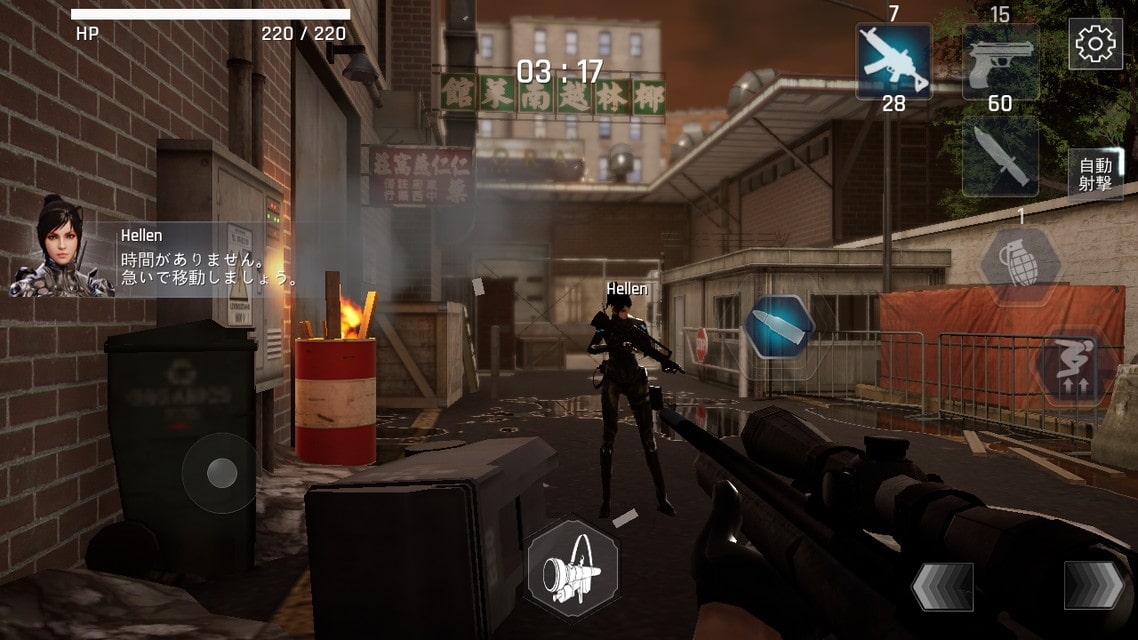
Task: Tap the left arrow move button
Action: pos(942,586)
